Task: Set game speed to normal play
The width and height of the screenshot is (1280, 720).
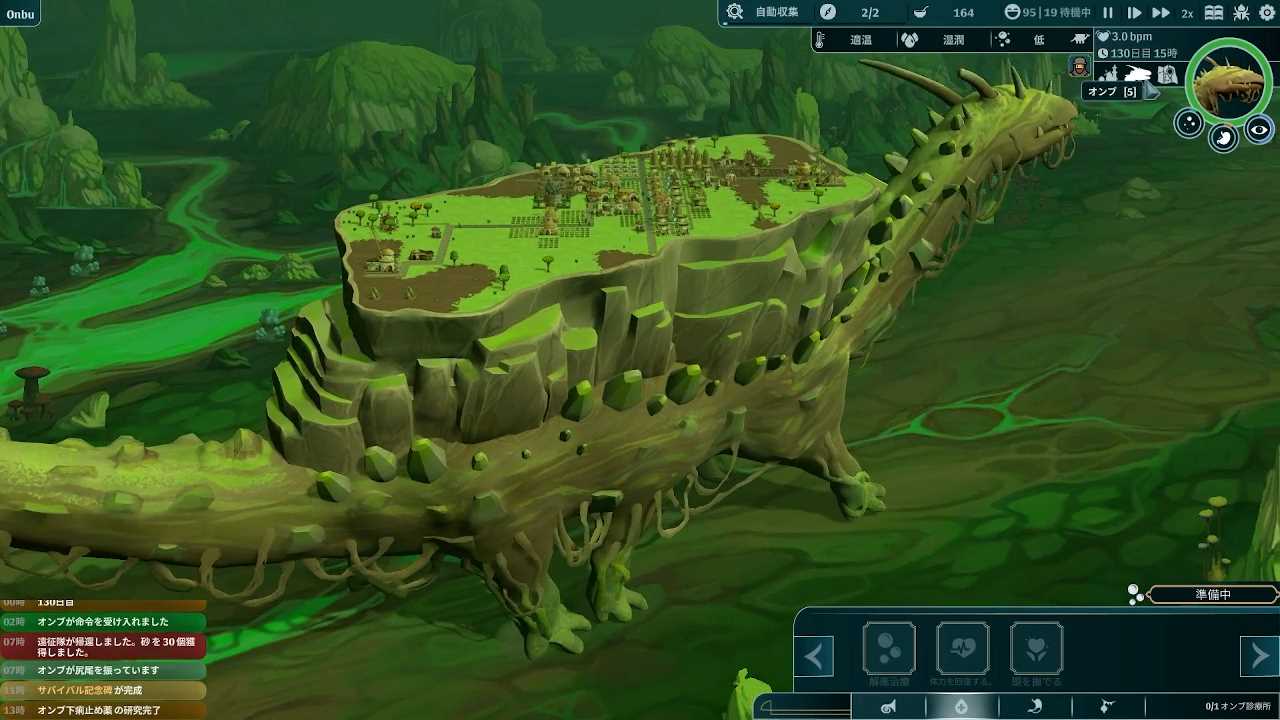Action: click(1134, 13)
